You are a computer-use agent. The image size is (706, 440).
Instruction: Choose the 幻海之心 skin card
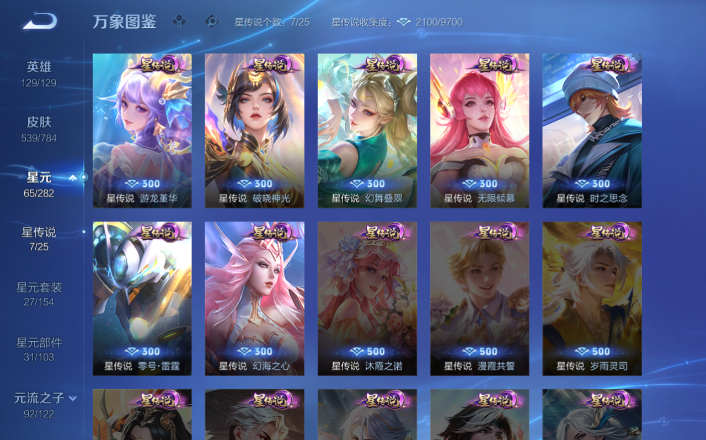[254, 297]
